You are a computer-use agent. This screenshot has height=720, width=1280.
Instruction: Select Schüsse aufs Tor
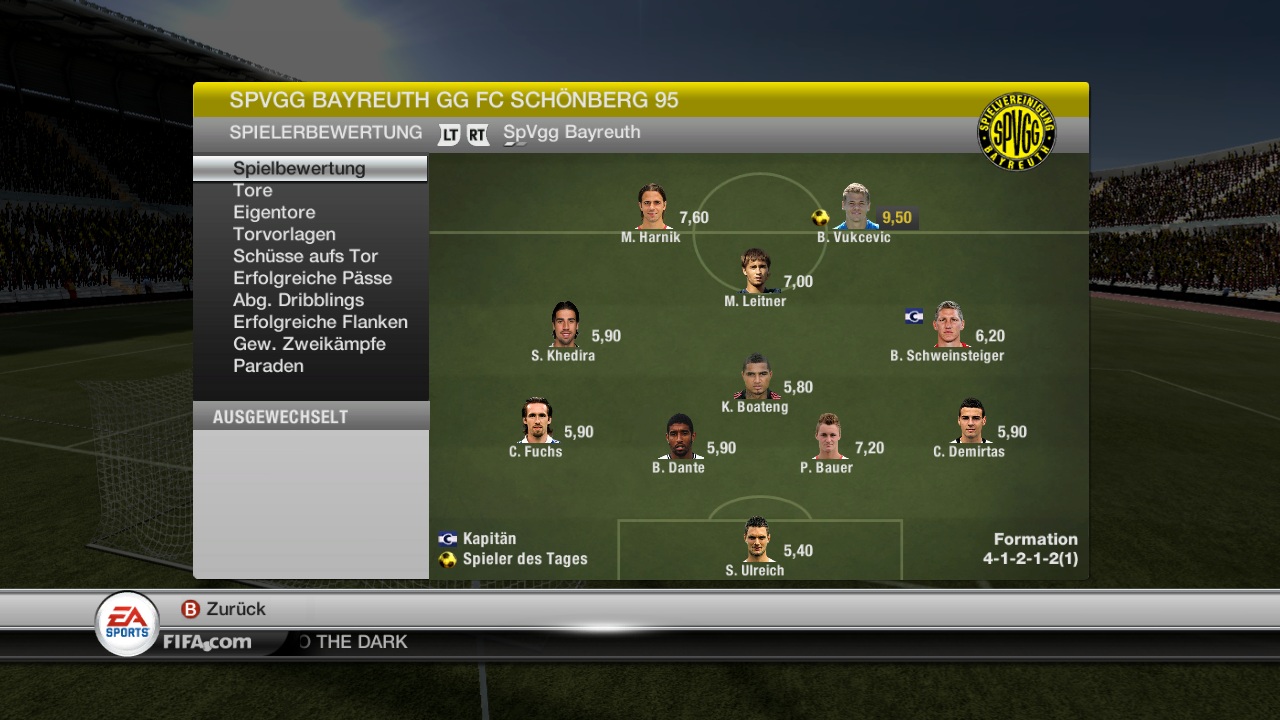coord(305,256)
